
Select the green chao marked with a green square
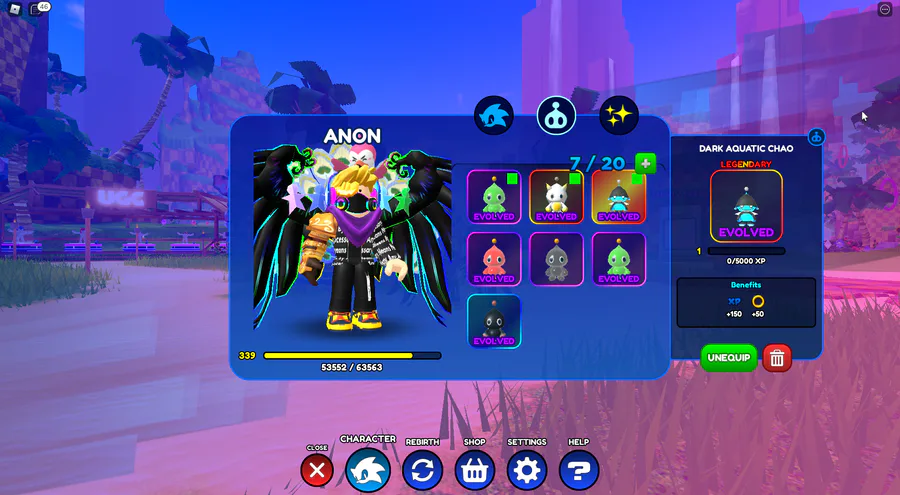494,196
